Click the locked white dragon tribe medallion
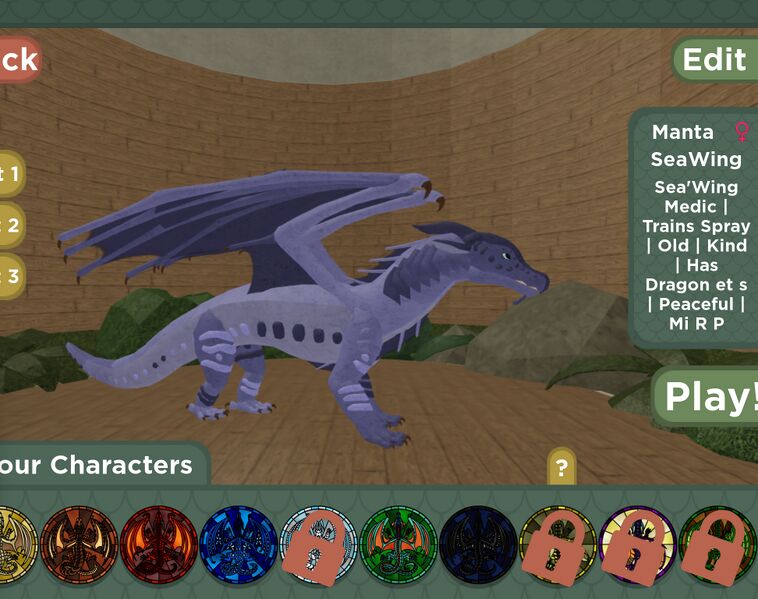The height and width of the screenshot is (599, 758). [318, 545]
